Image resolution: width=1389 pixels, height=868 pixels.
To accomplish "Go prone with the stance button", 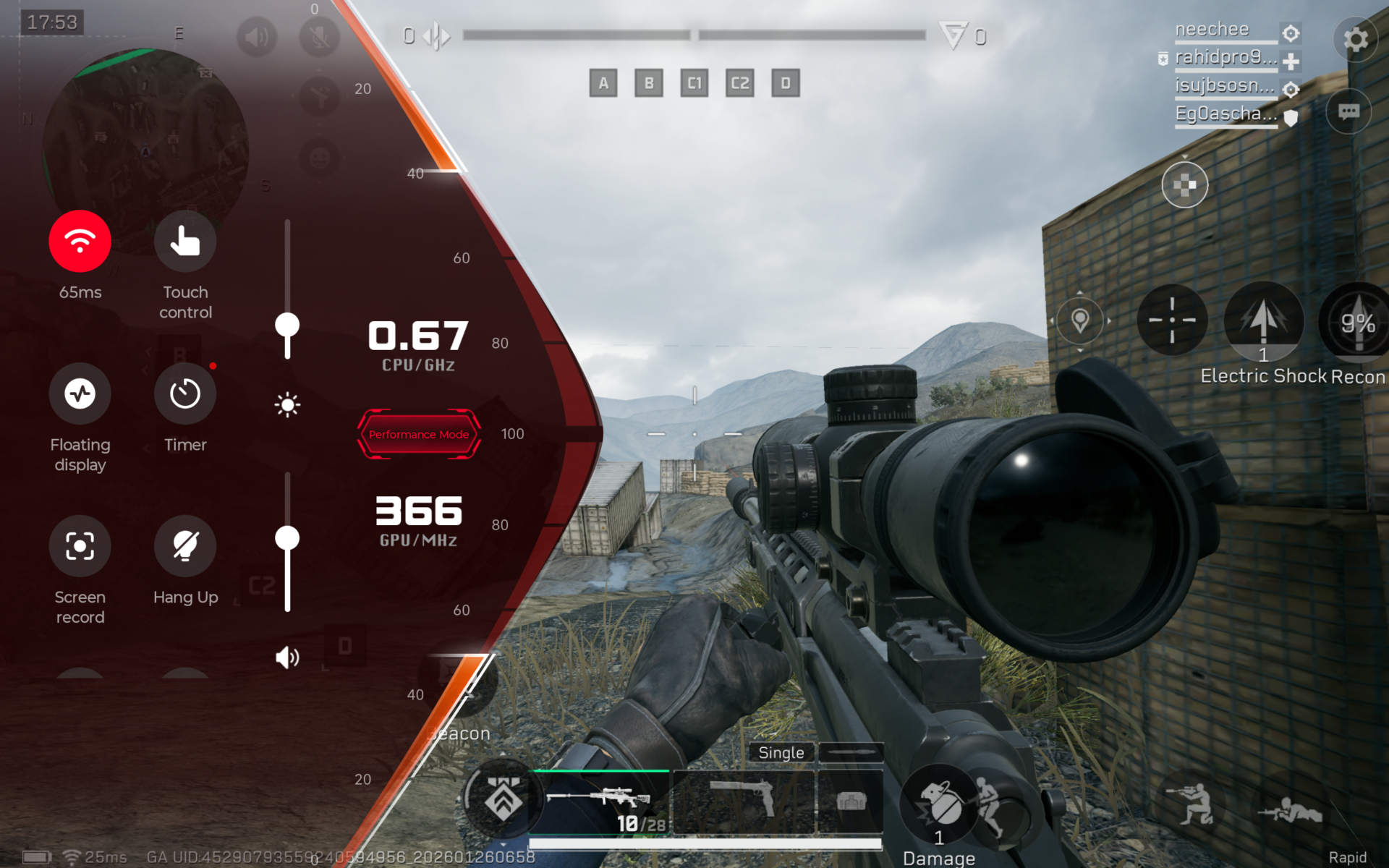I will [1291, 810].
